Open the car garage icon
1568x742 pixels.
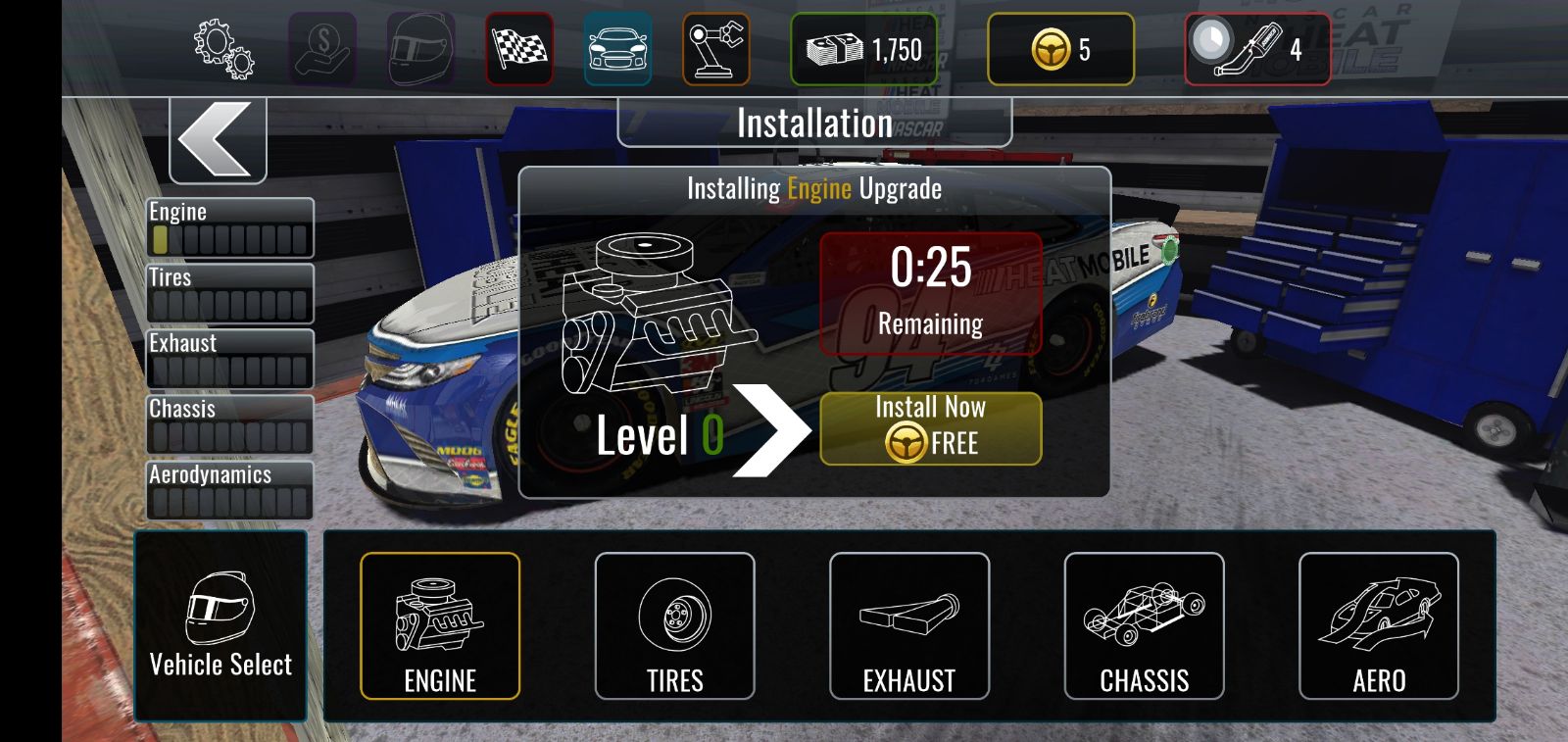[x=617, y=49]
